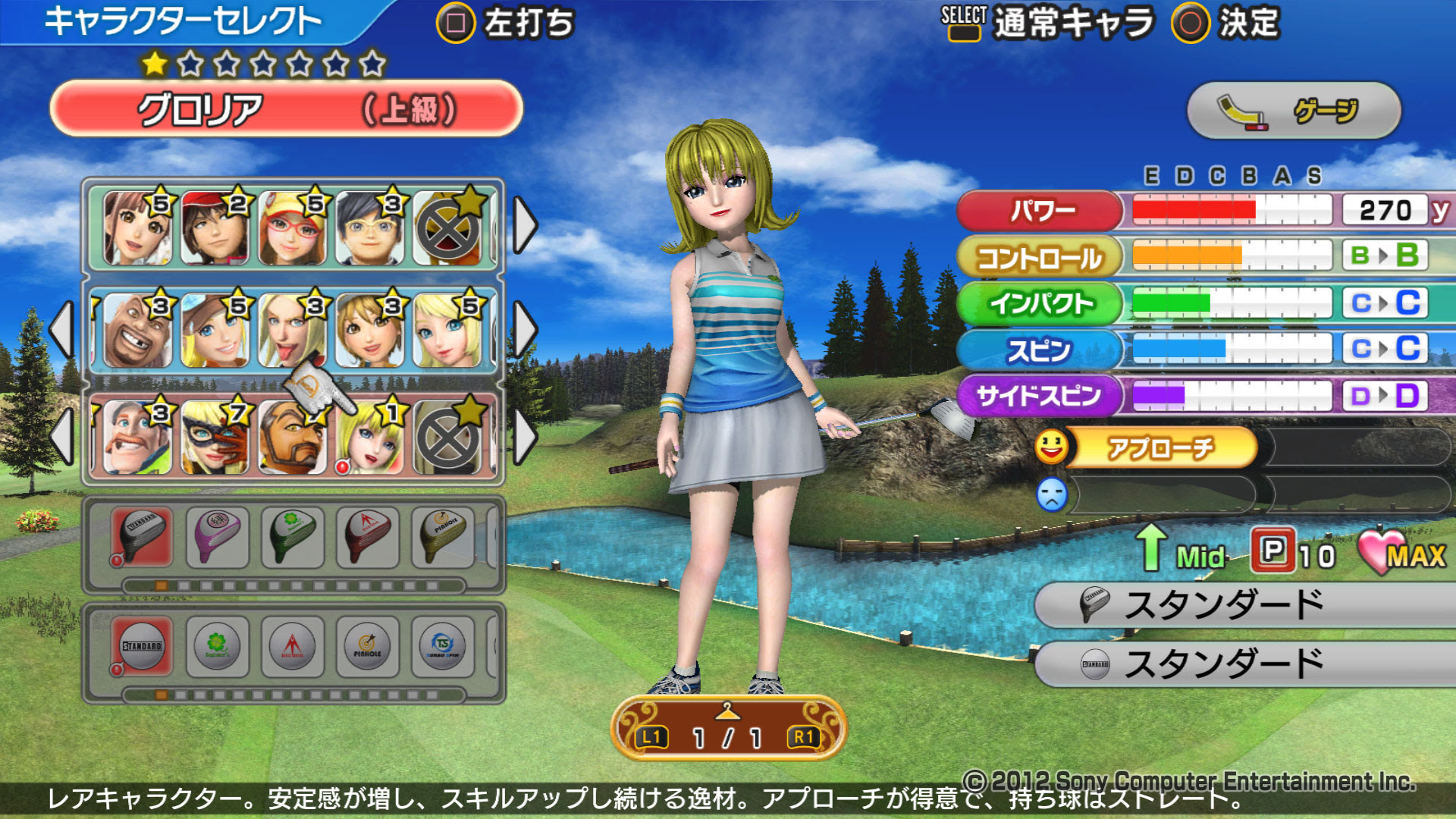The width and height of the screenshot is (1456, 819).
Task: Select the Gloria portrait with 1 star
Action: point(371,437)
